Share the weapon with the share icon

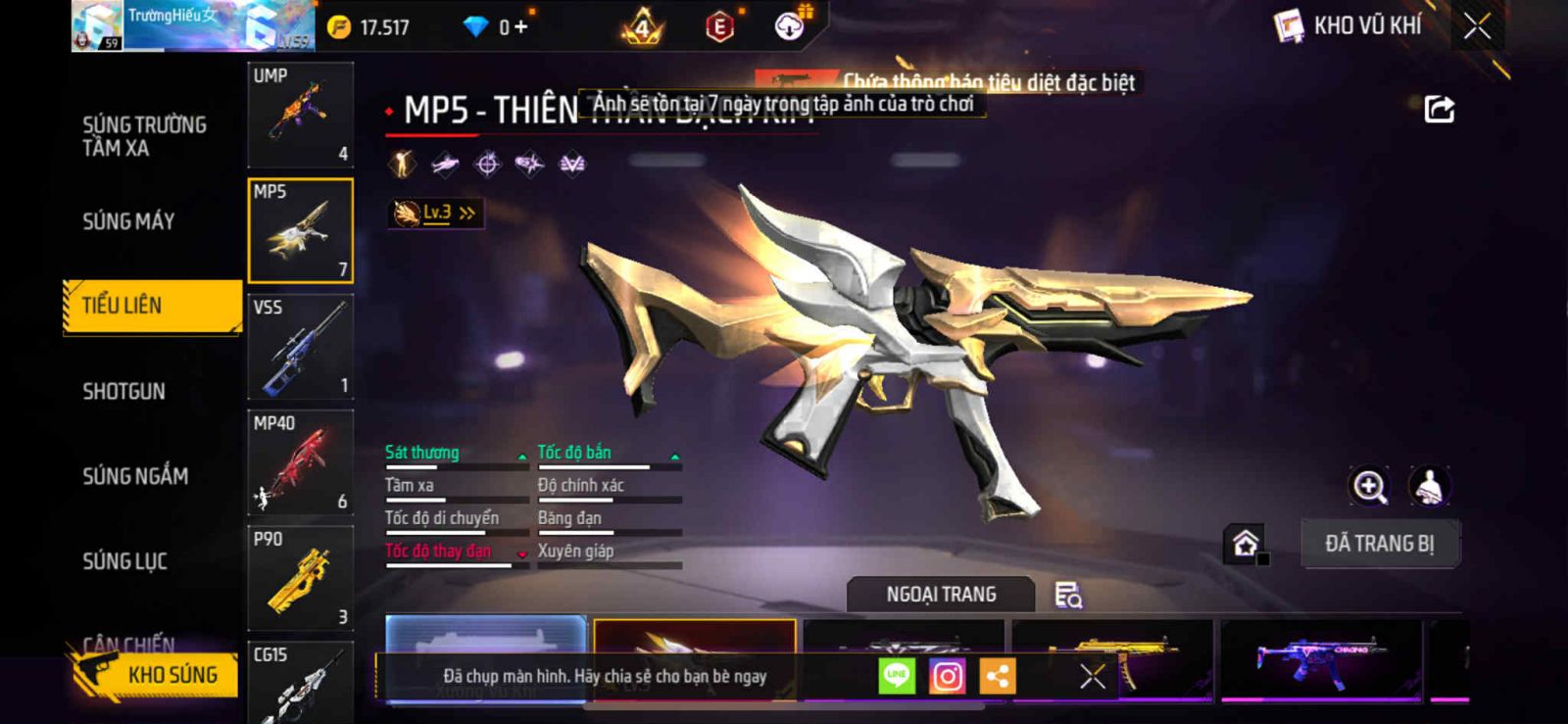click(x=1439, y=109)
